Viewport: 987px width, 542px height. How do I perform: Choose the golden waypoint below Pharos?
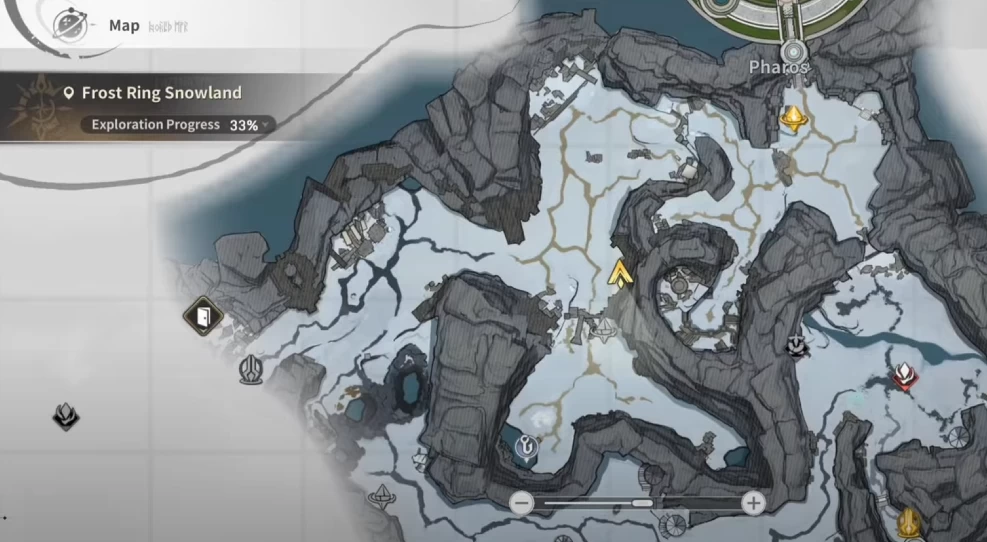793,120
